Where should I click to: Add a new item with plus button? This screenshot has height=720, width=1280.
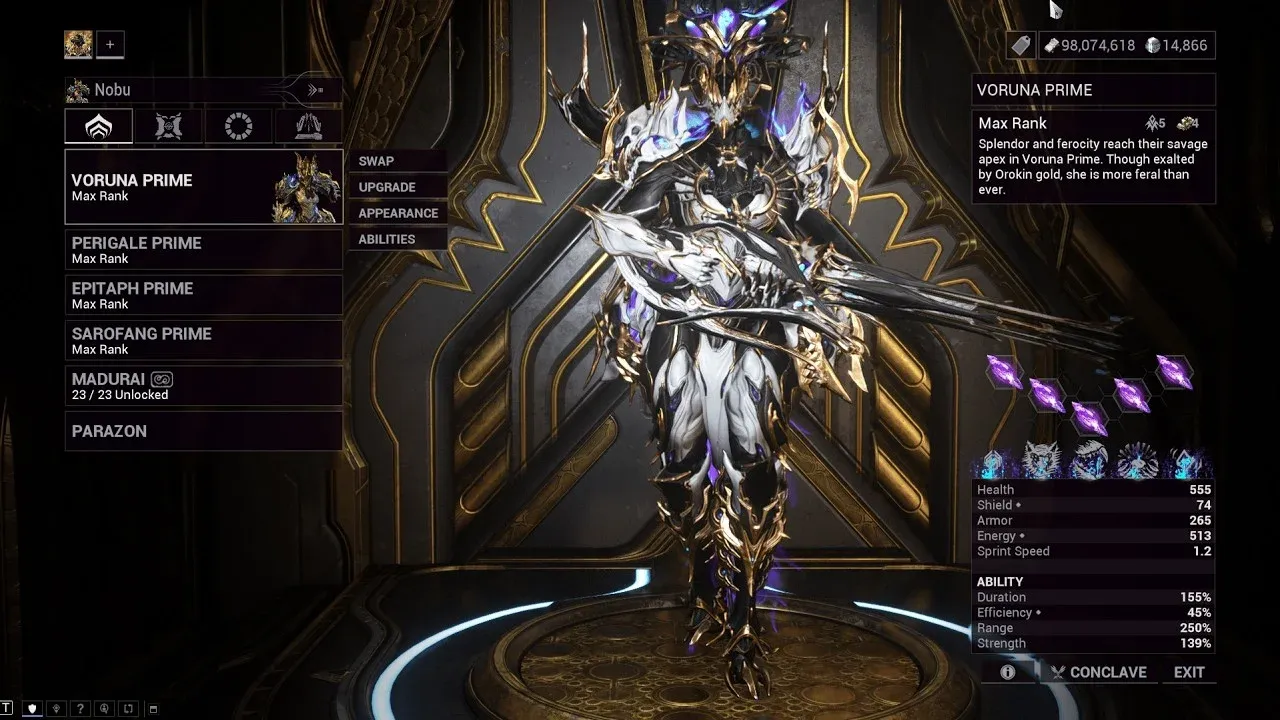click(110, 44)
